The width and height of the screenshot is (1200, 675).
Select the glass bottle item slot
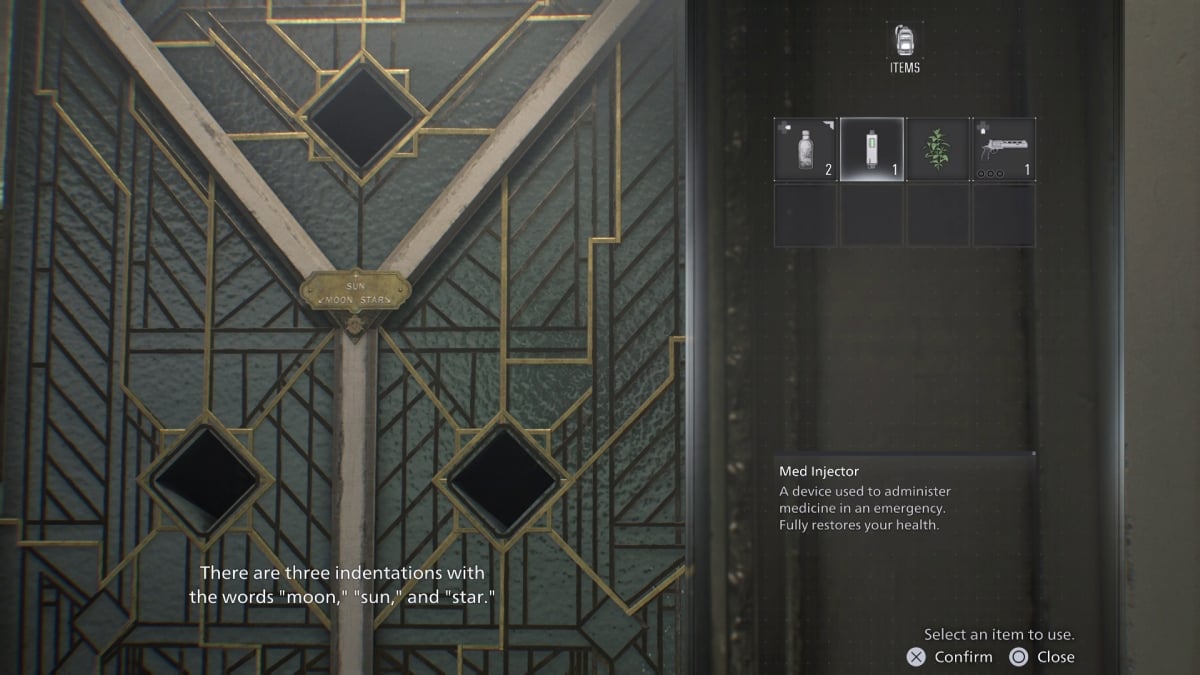805,149
